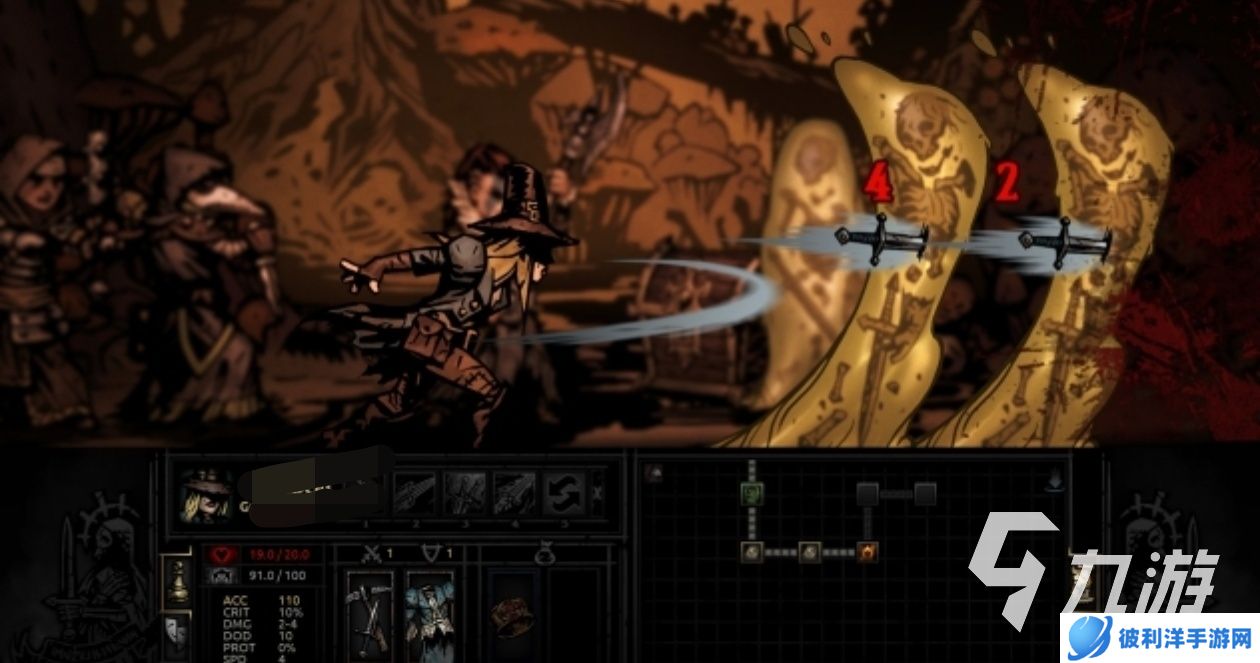Screen dimensions: 1260x663
Task: Select the brown trinket in the trinket slot
Action: tap(510, 613)
